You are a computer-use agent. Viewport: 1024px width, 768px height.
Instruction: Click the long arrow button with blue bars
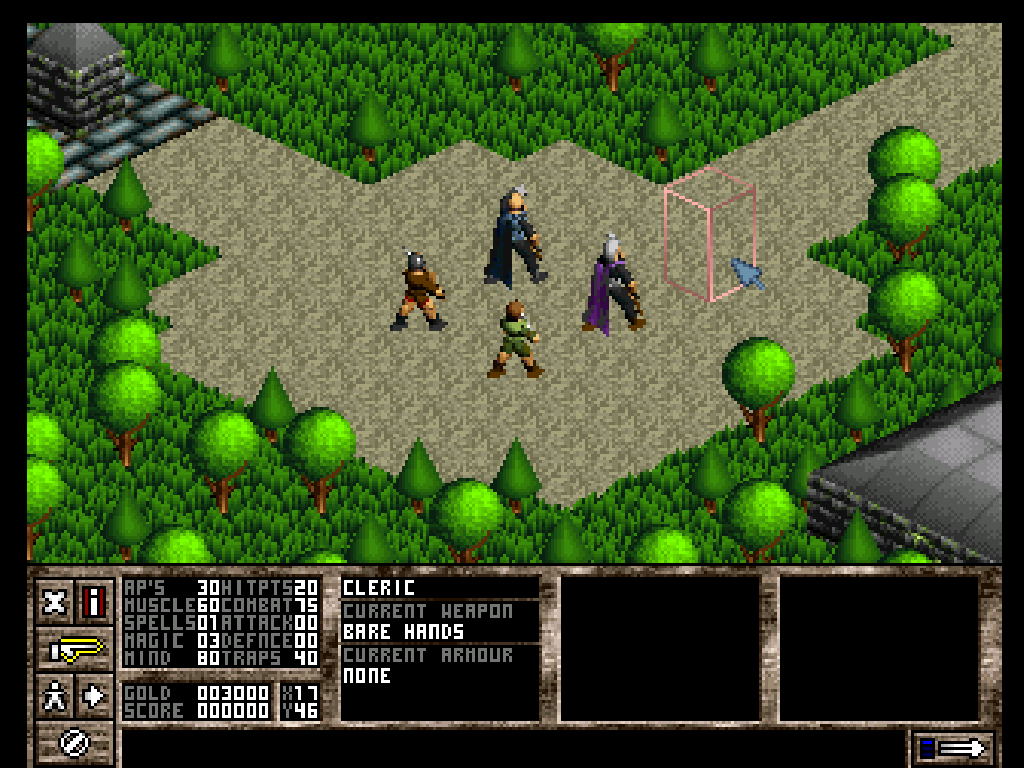click(954, 747)
